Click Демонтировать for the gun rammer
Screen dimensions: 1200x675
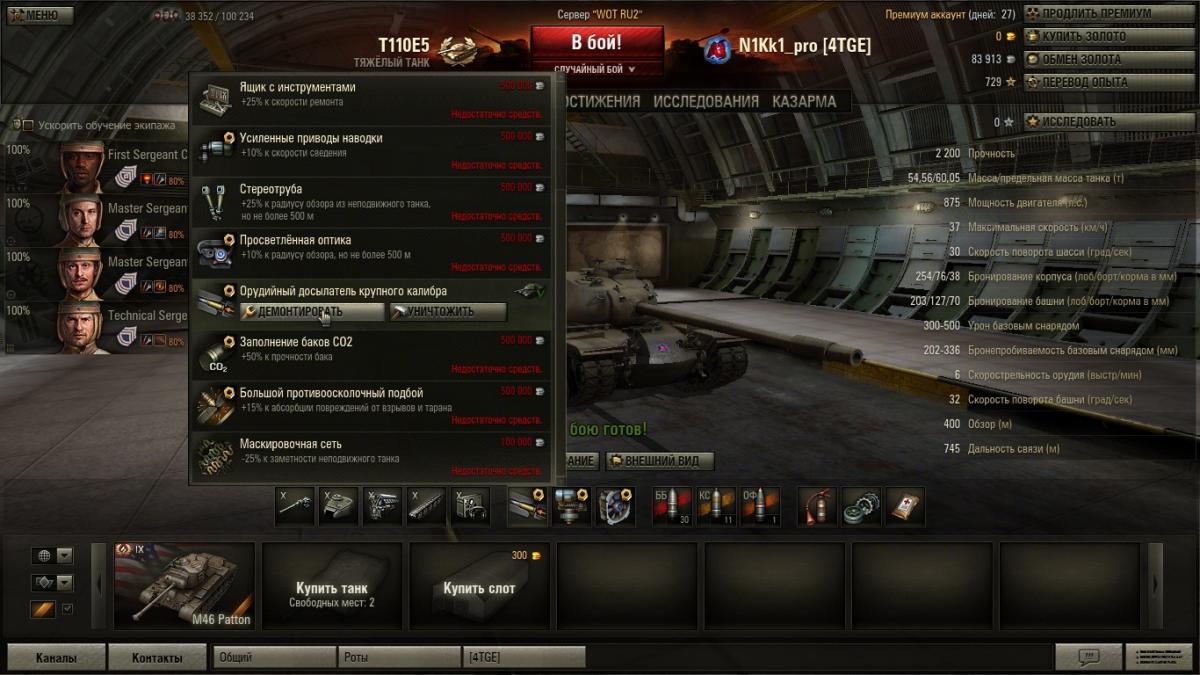tap(312, 312)
